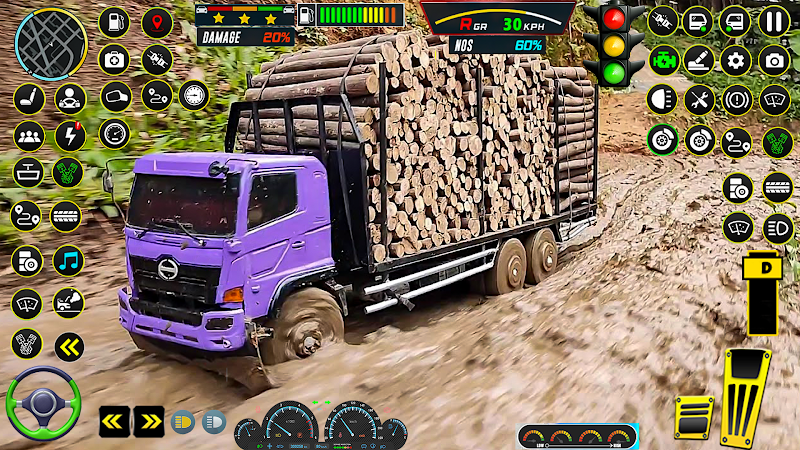
Task: Toggle the music note button
Action: pyautogui.click(x=68, y=261)
